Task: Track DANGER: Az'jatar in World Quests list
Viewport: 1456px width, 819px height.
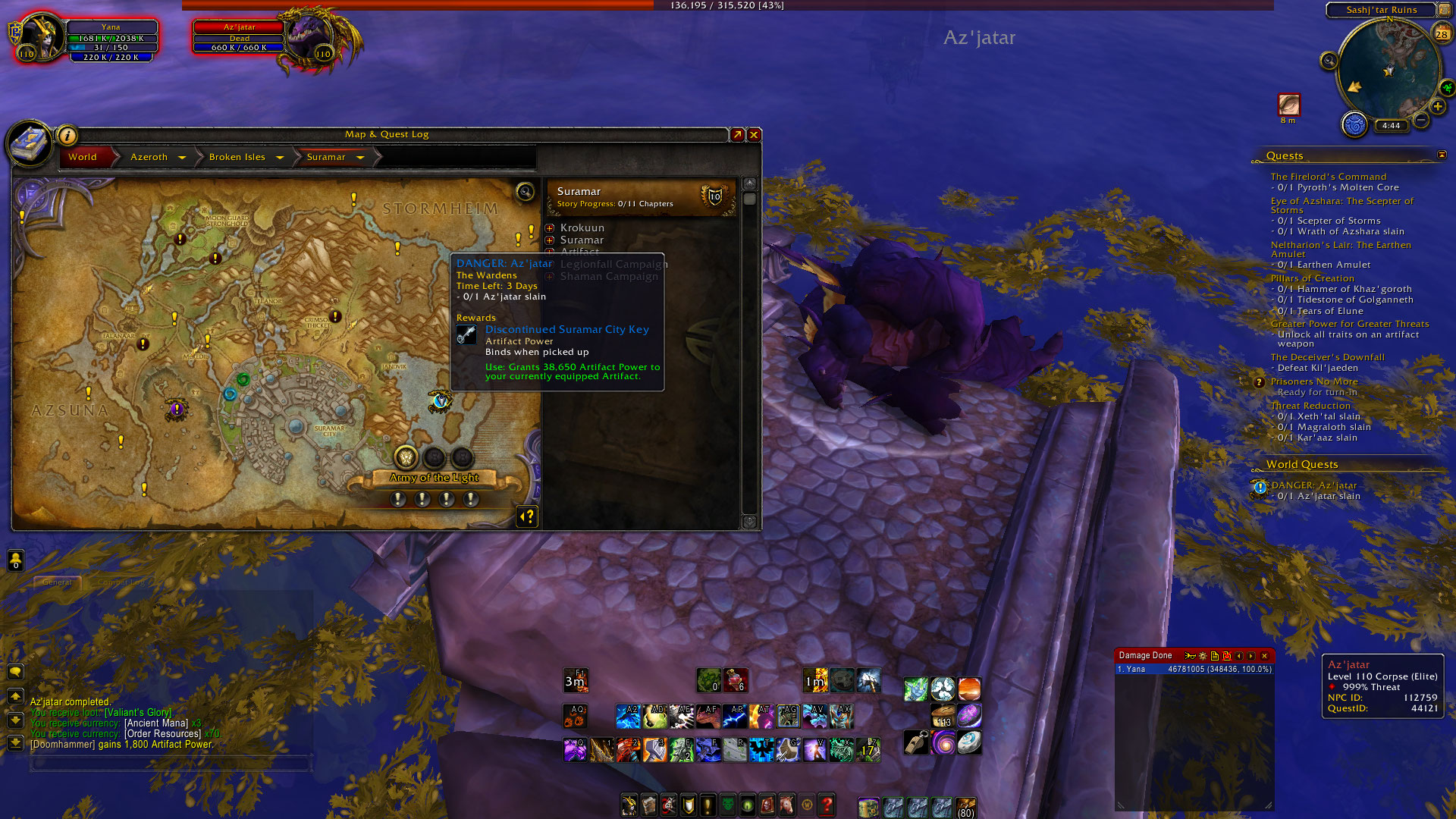Action: tap(1314, 485)
